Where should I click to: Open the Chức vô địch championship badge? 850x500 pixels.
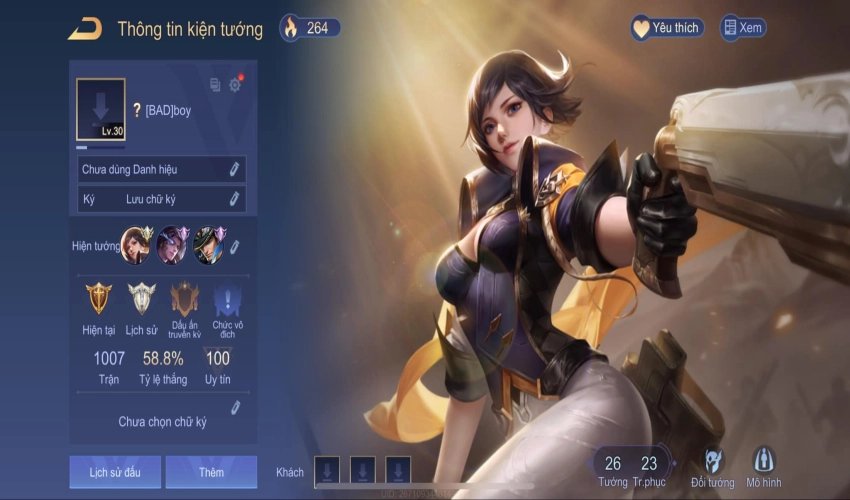pyautogui.click(x=228, y=307)
